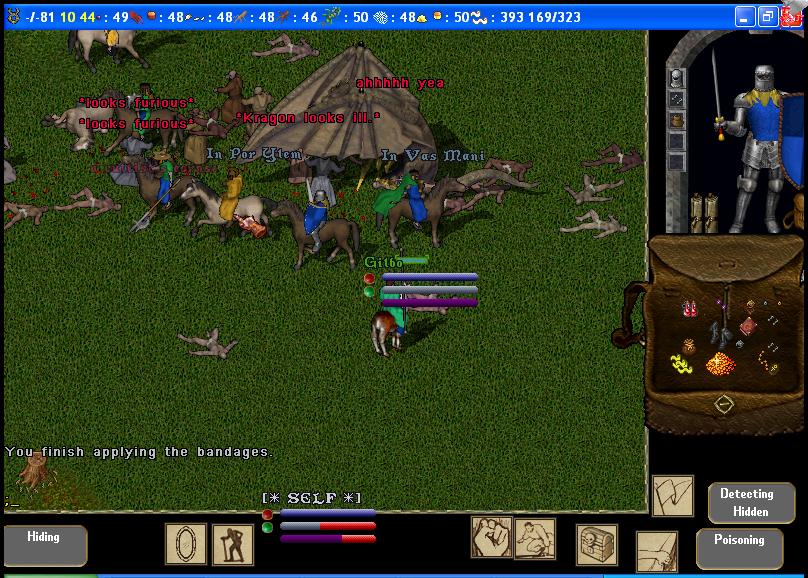
Task: Pick the red potions in the backpack
Action: (690, 308)
